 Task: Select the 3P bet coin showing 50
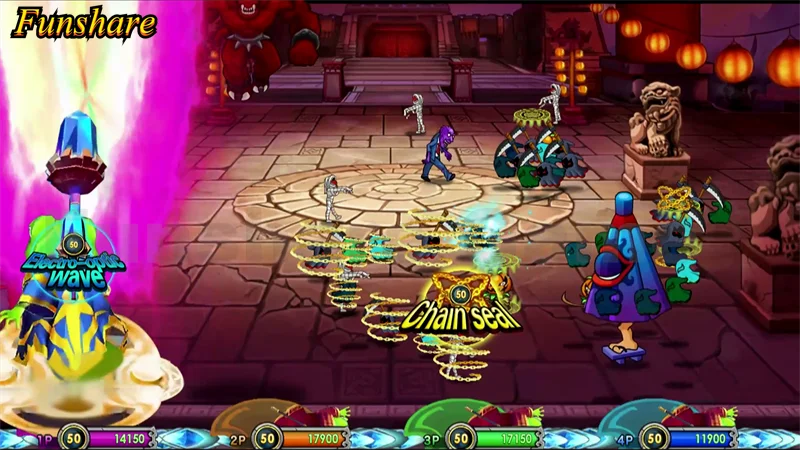pos(460,437)
